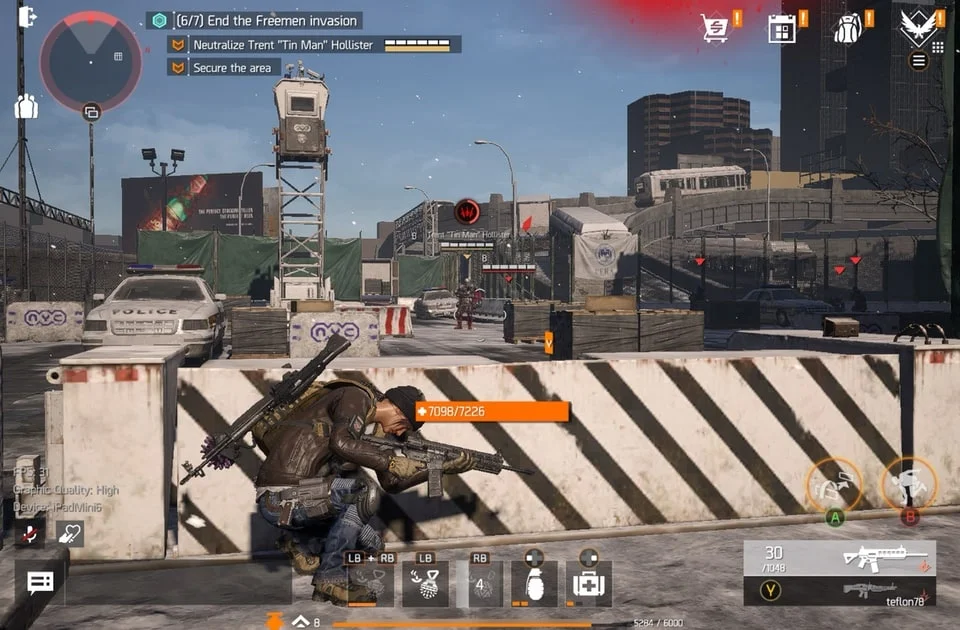The width and height of the screenshot is (960, 630).
Task: Activate the seeker skill slot showing 4
Action: (x=480, y=583)
